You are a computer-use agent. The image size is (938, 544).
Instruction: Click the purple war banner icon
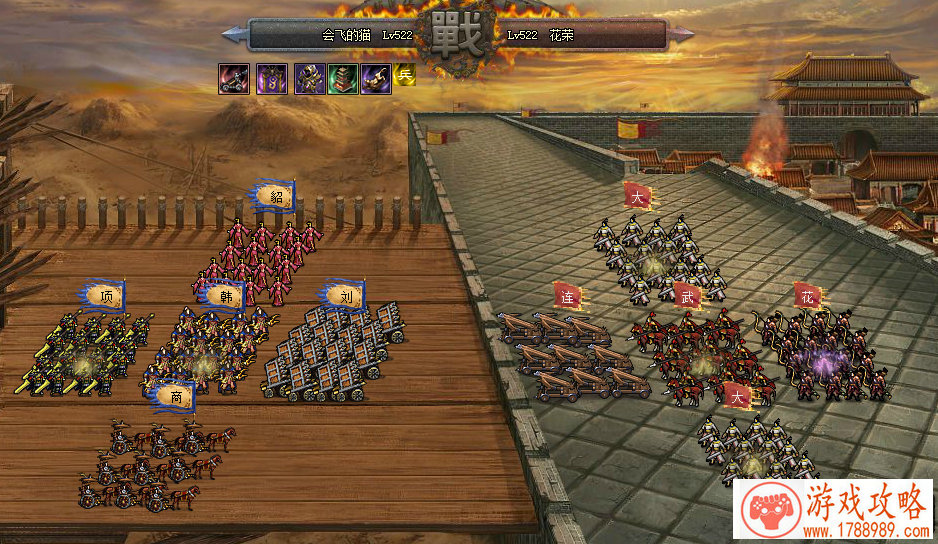click(x=270, y=78)
